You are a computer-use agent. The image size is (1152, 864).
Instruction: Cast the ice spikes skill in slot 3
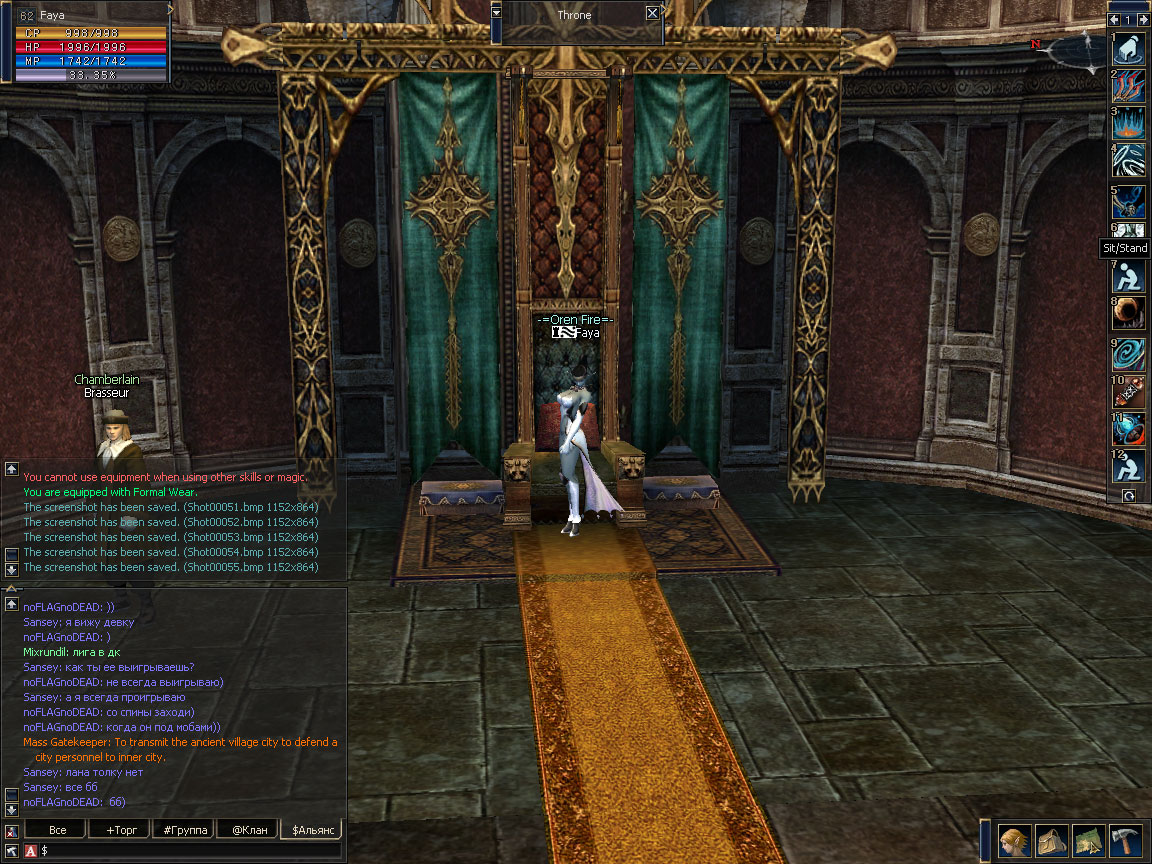coord(1129,124)
